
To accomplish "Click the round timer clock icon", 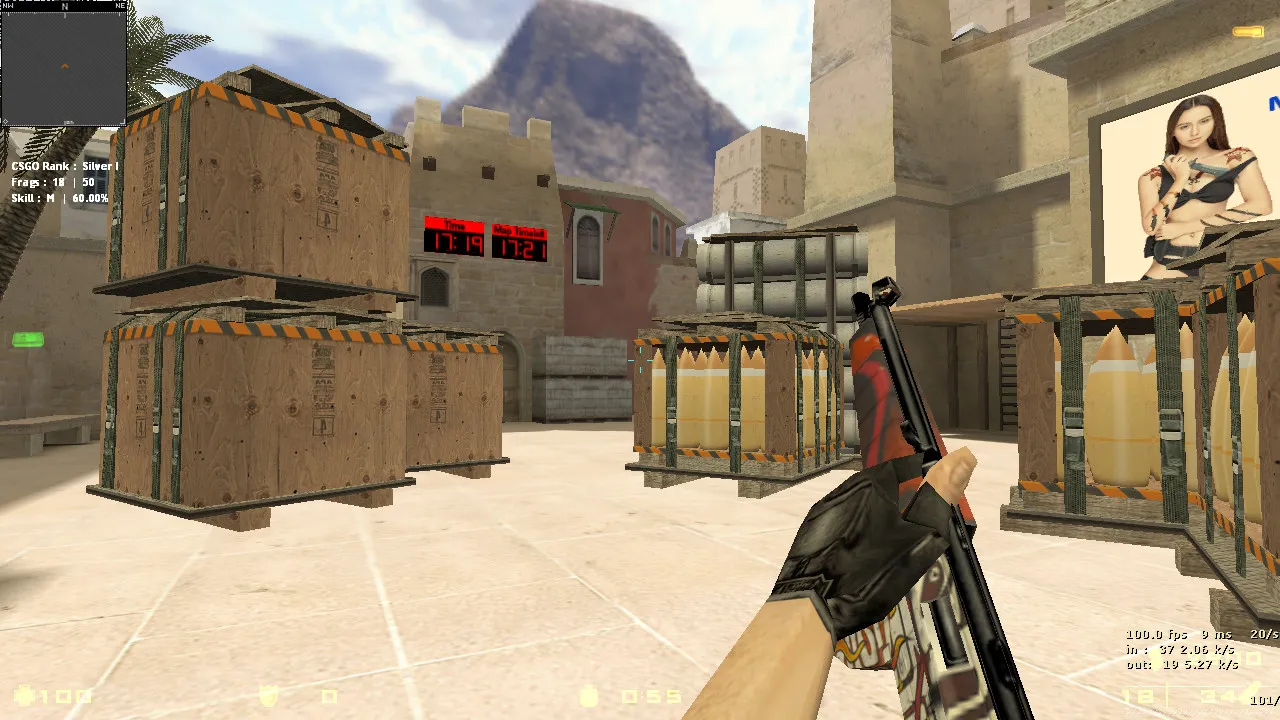I will coord(590,699).
